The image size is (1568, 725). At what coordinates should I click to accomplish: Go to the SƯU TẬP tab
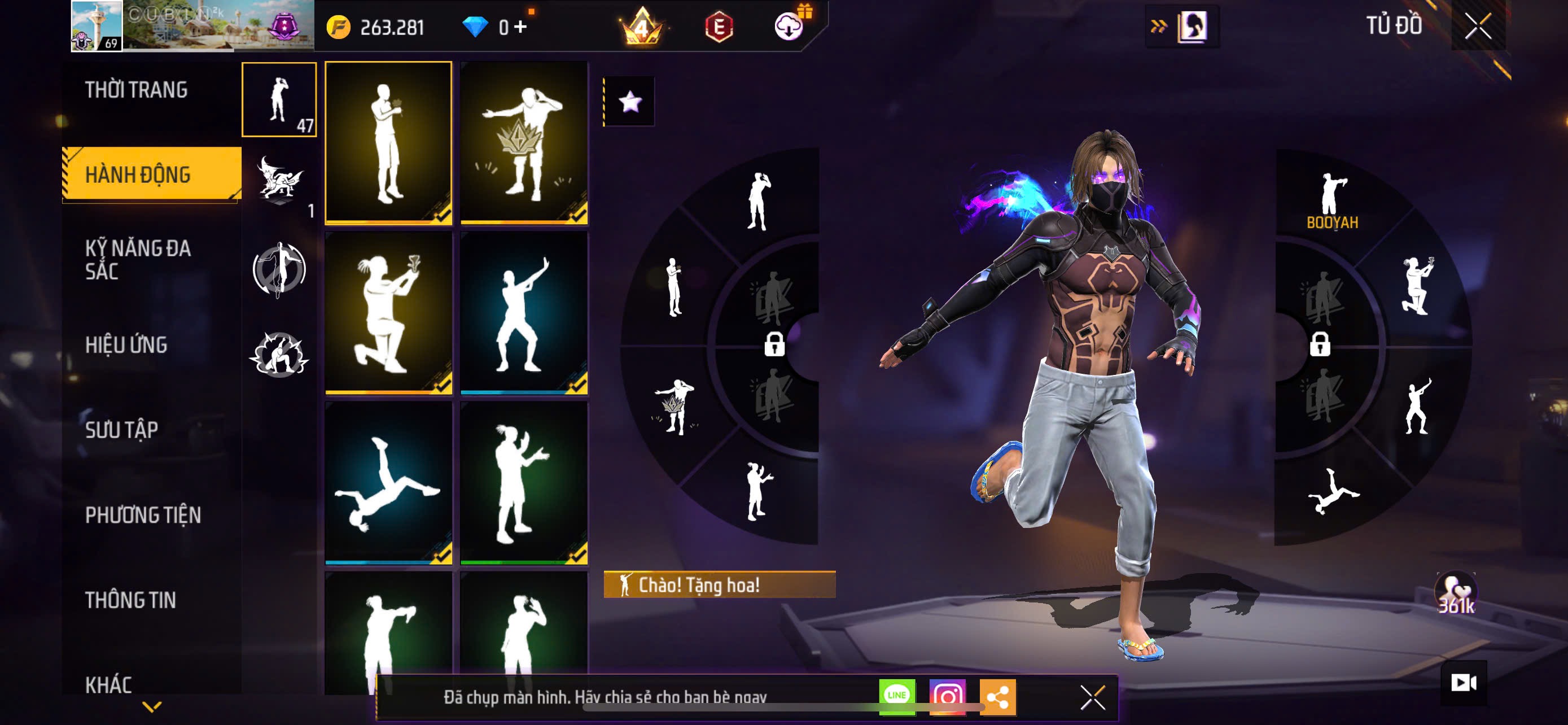122,430
